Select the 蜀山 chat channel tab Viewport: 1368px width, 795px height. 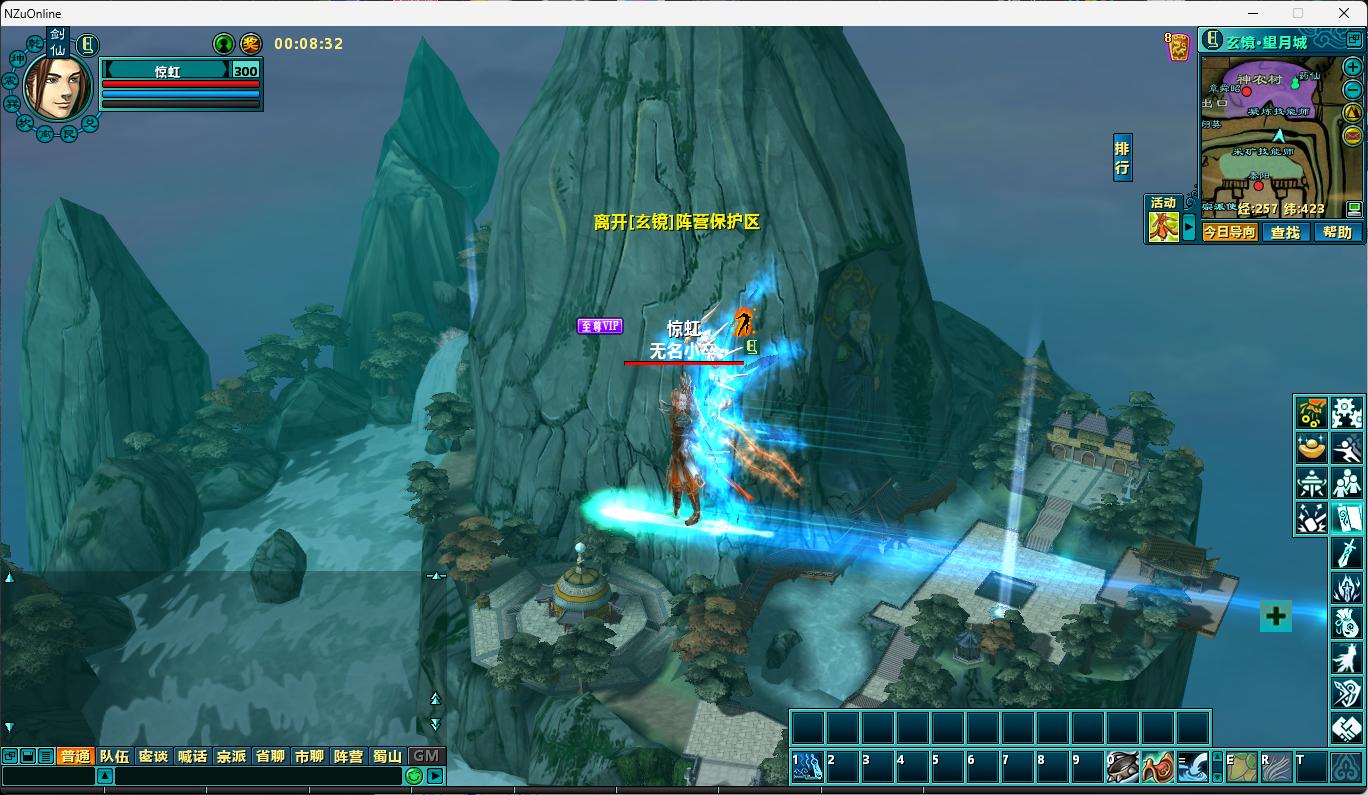coord(387,756)
